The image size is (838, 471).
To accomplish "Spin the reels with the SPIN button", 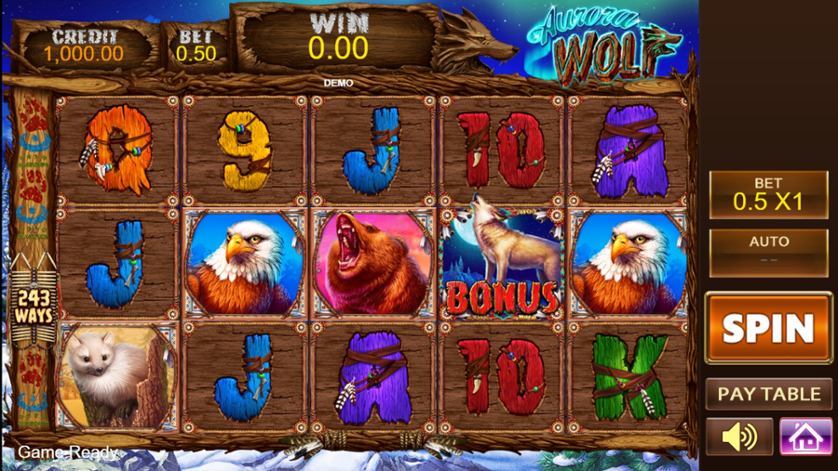I will (x=768, y=327).
